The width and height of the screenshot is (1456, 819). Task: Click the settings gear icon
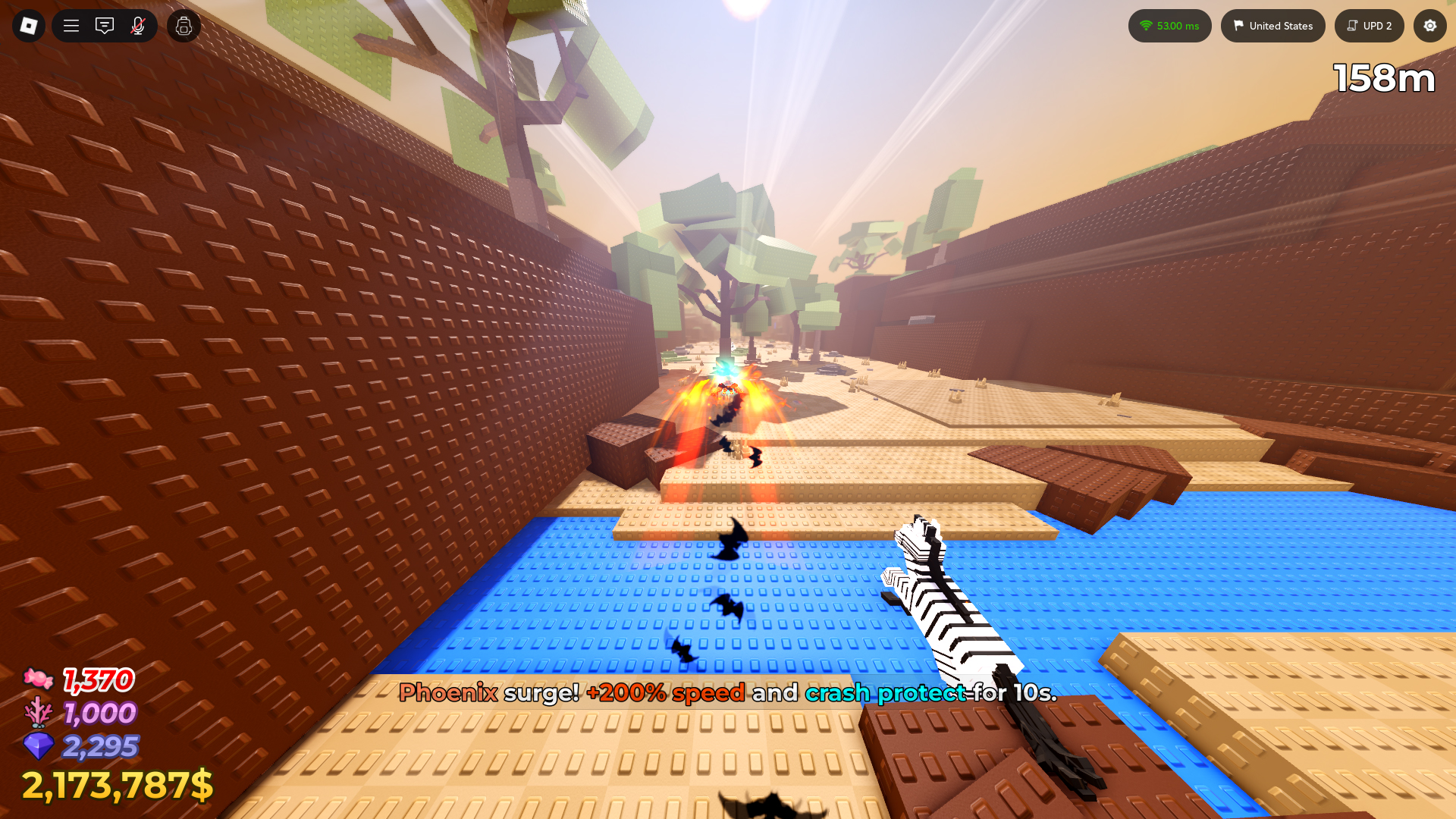[1429, 25]
